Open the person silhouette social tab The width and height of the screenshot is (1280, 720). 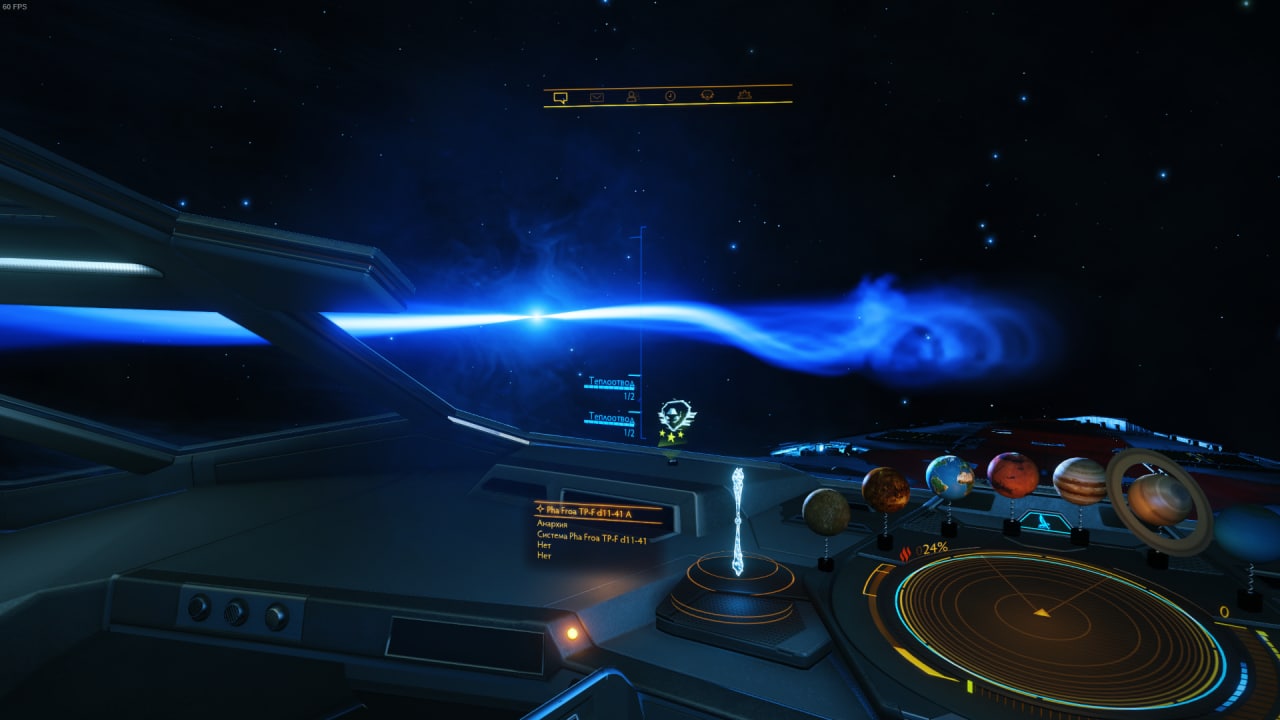[x=632, y=96]
